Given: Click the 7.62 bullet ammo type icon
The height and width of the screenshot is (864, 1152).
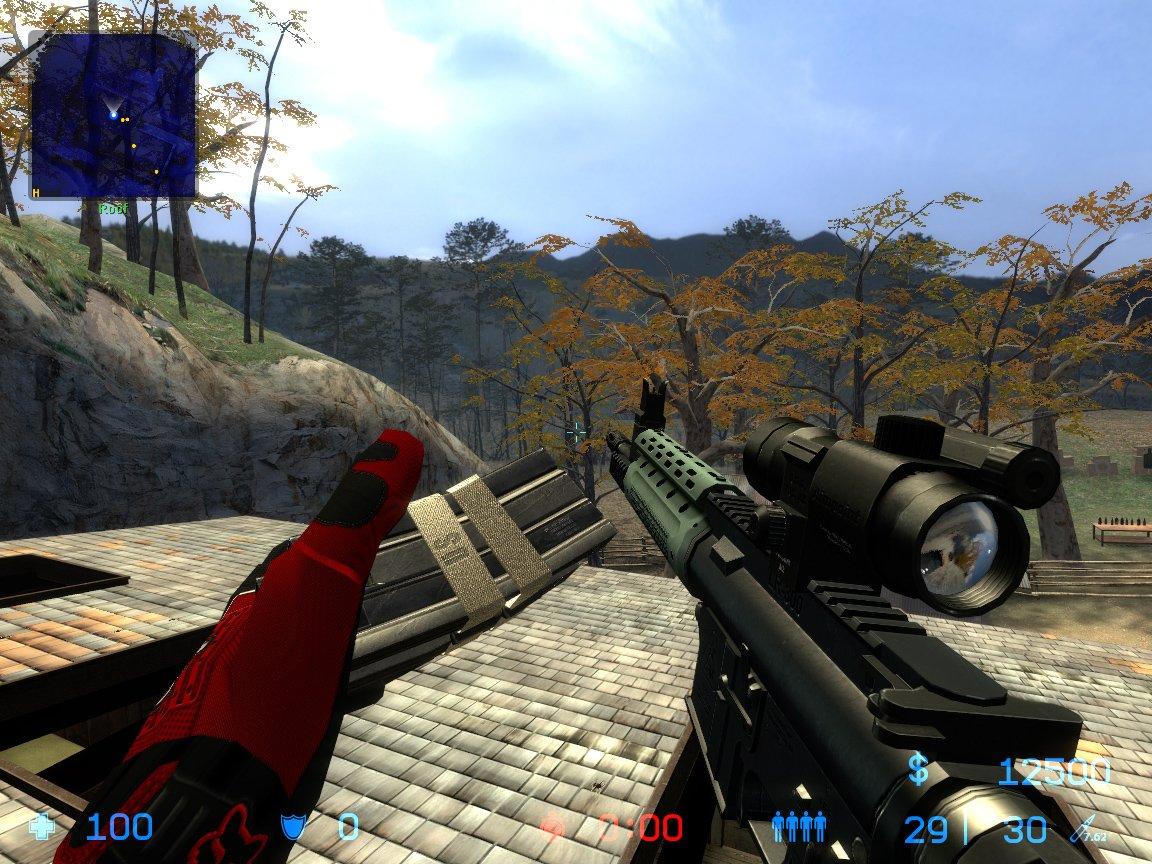Looking at the screenshot, I should pos(1087,828).
